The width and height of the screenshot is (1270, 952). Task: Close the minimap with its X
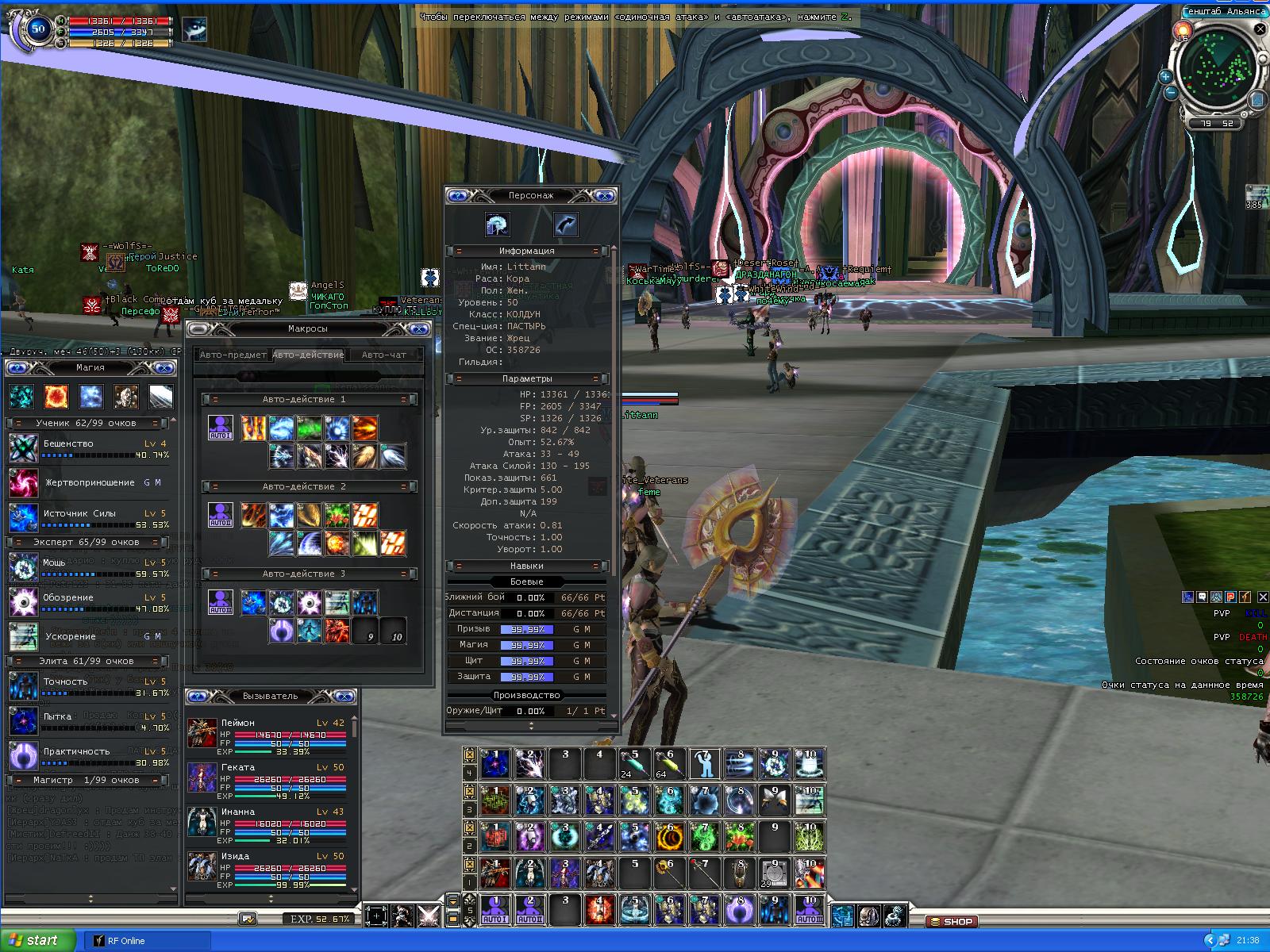pyautogui.click(x=1260, y=29)
